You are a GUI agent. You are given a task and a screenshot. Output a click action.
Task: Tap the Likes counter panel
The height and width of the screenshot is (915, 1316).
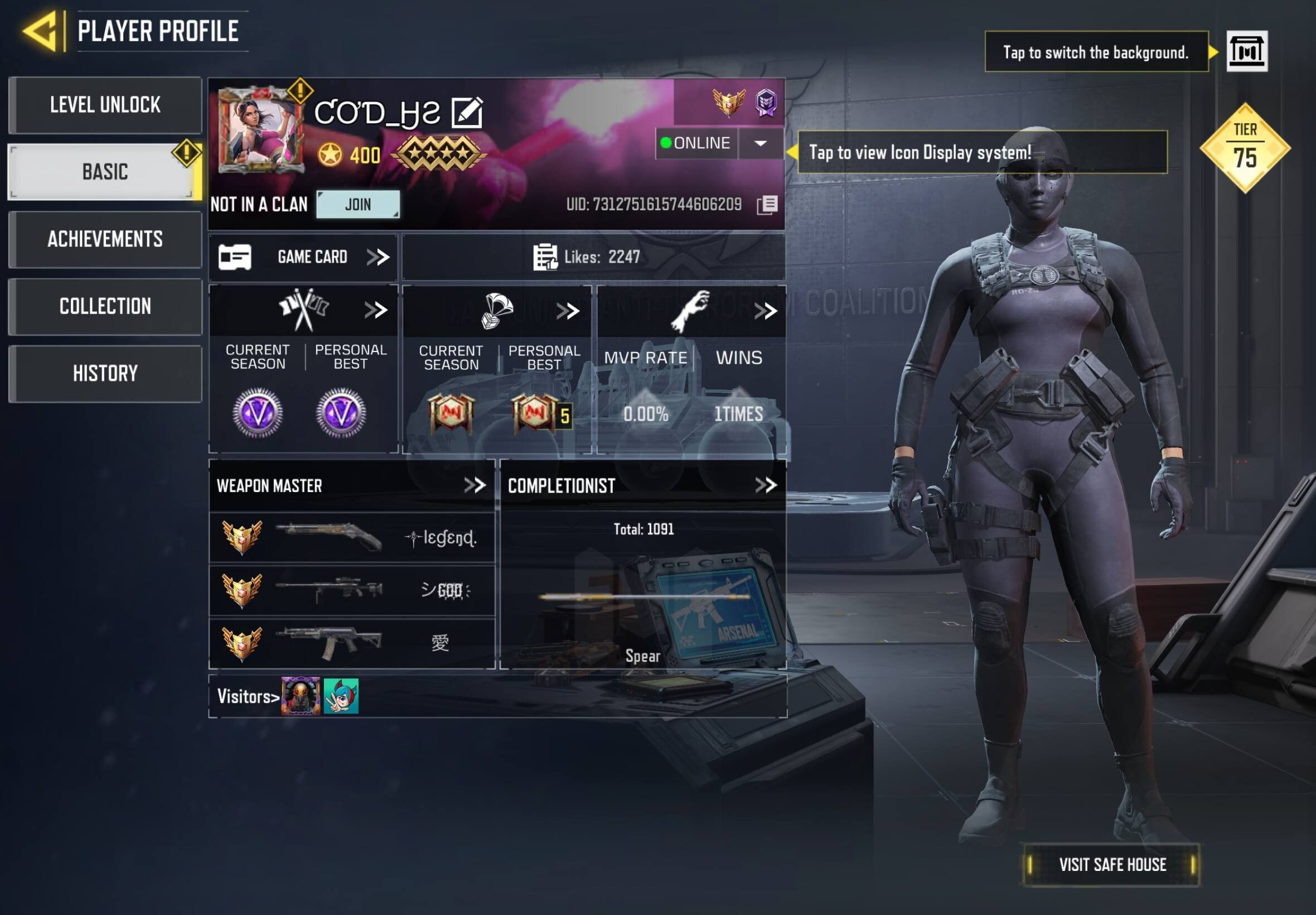[593, 257]
